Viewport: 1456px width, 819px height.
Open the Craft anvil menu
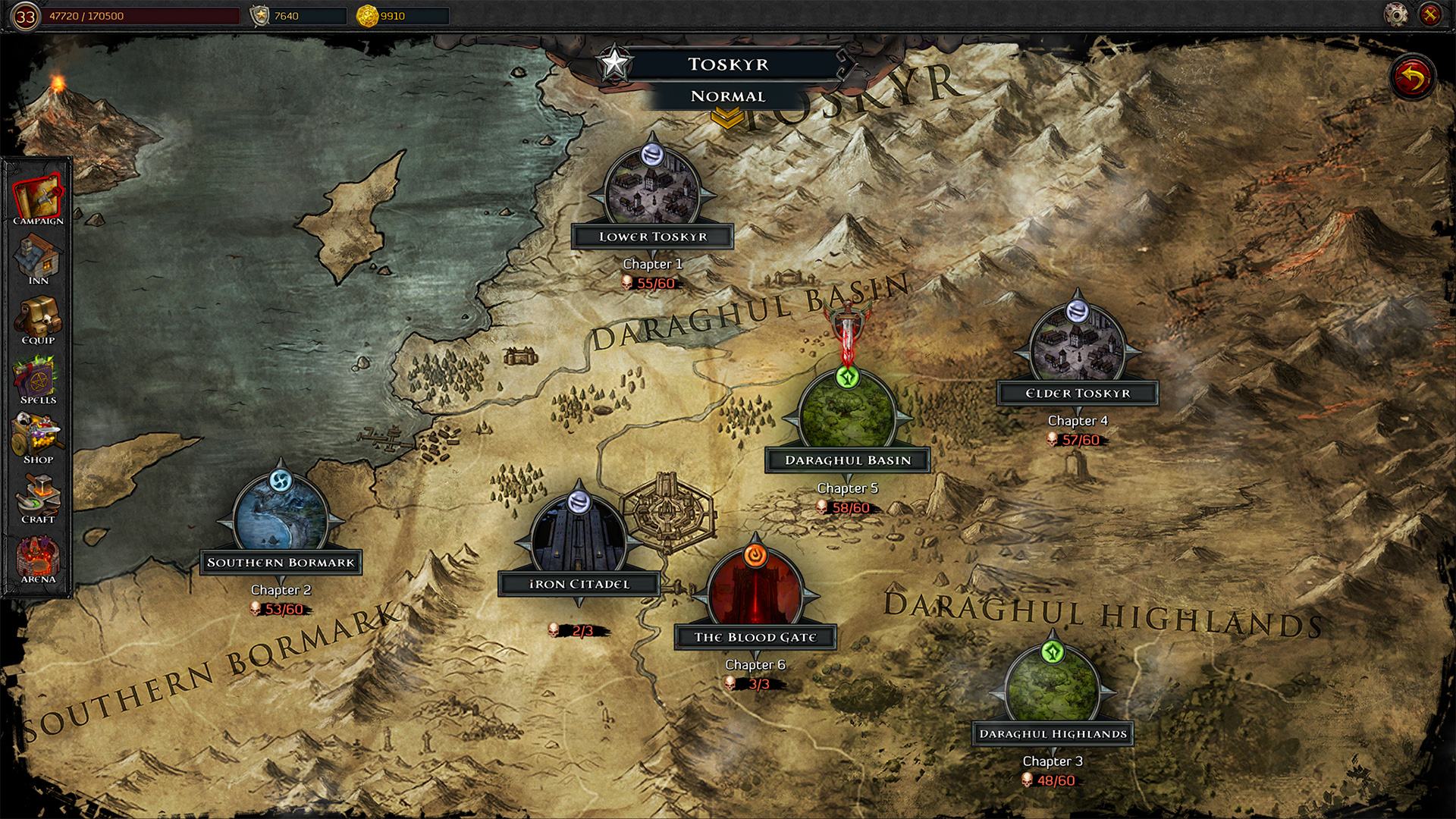click(x=38, y=498)
